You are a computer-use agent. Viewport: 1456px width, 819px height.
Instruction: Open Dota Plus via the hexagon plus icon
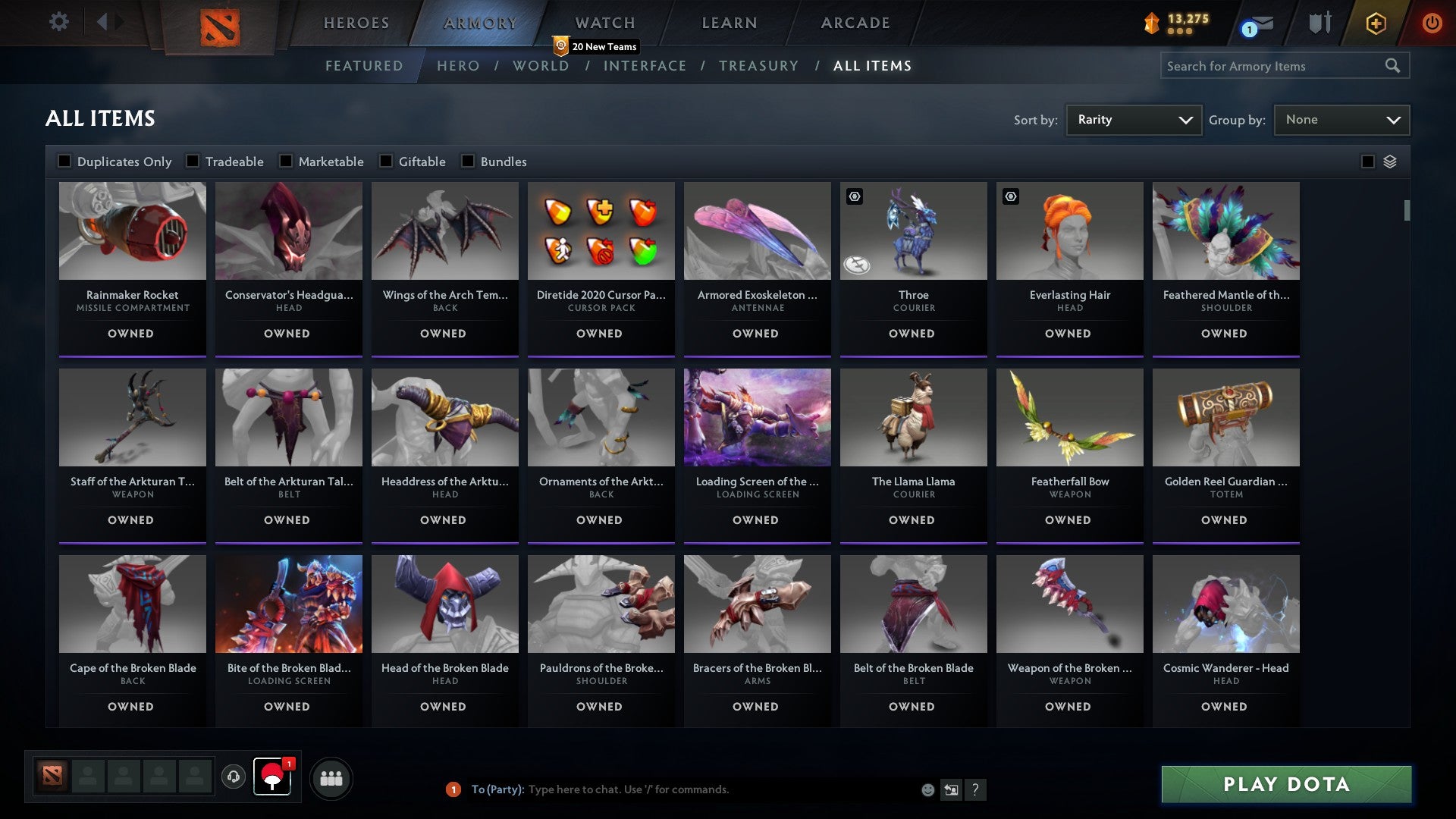1375,24
